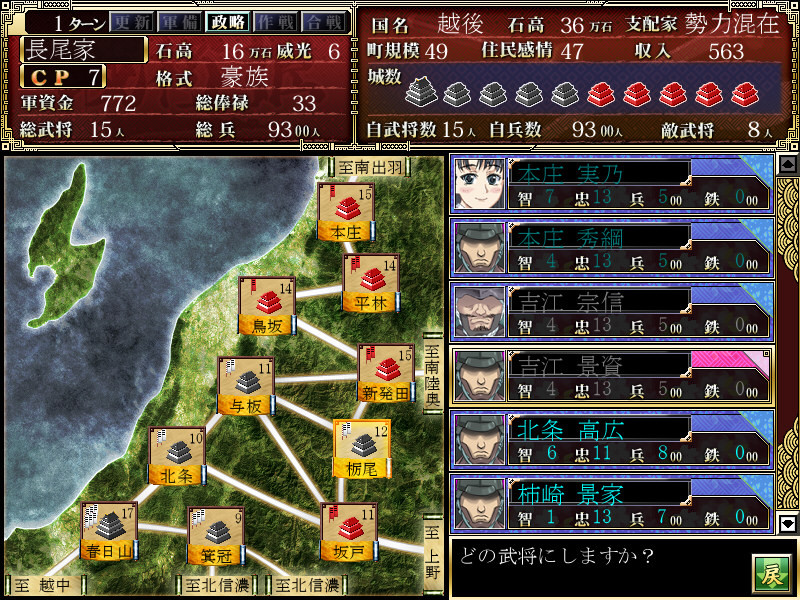The width and height of the screenshot is (800, 600).
Task: Click the 坂戸 castle on the map
Action: 348,533
